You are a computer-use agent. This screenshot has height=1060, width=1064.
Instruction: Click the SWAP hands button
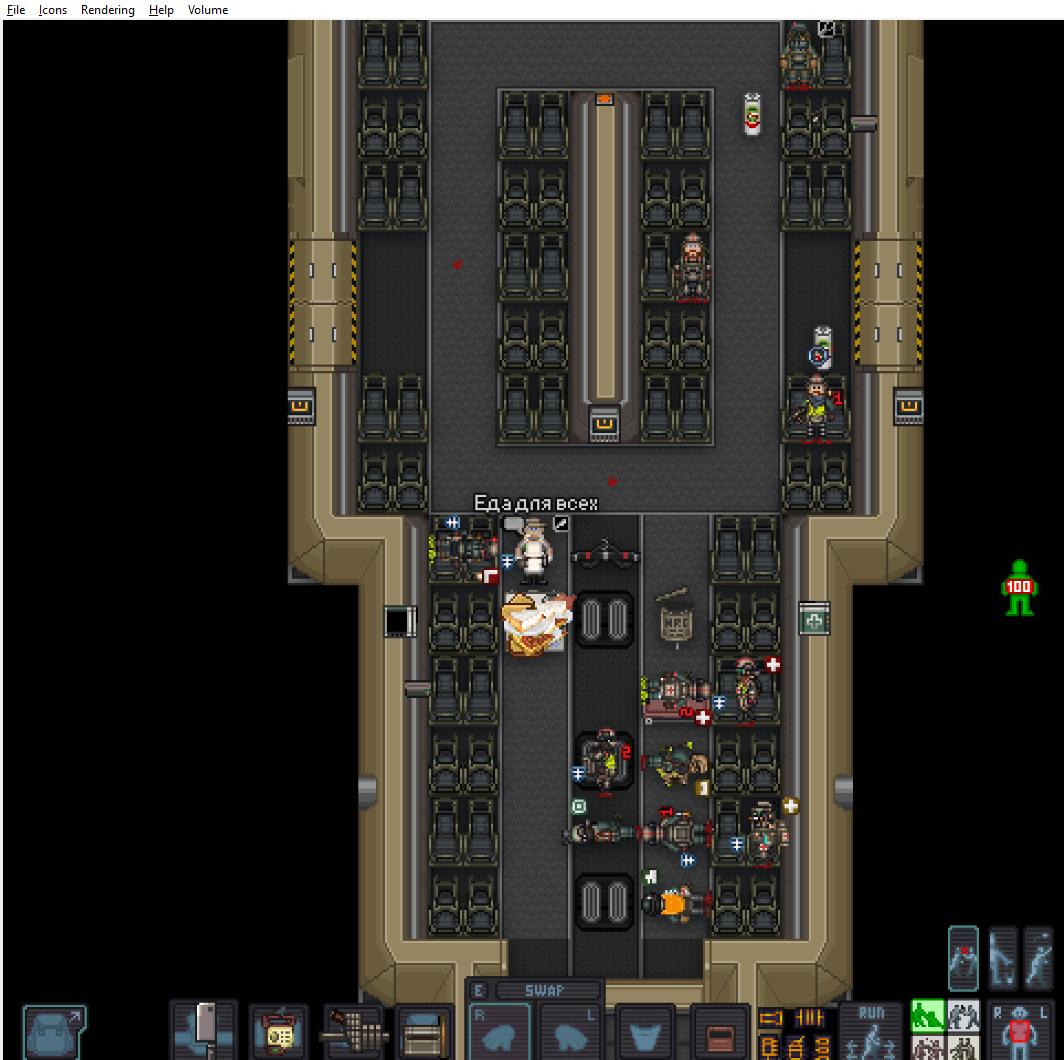[546, 990]
